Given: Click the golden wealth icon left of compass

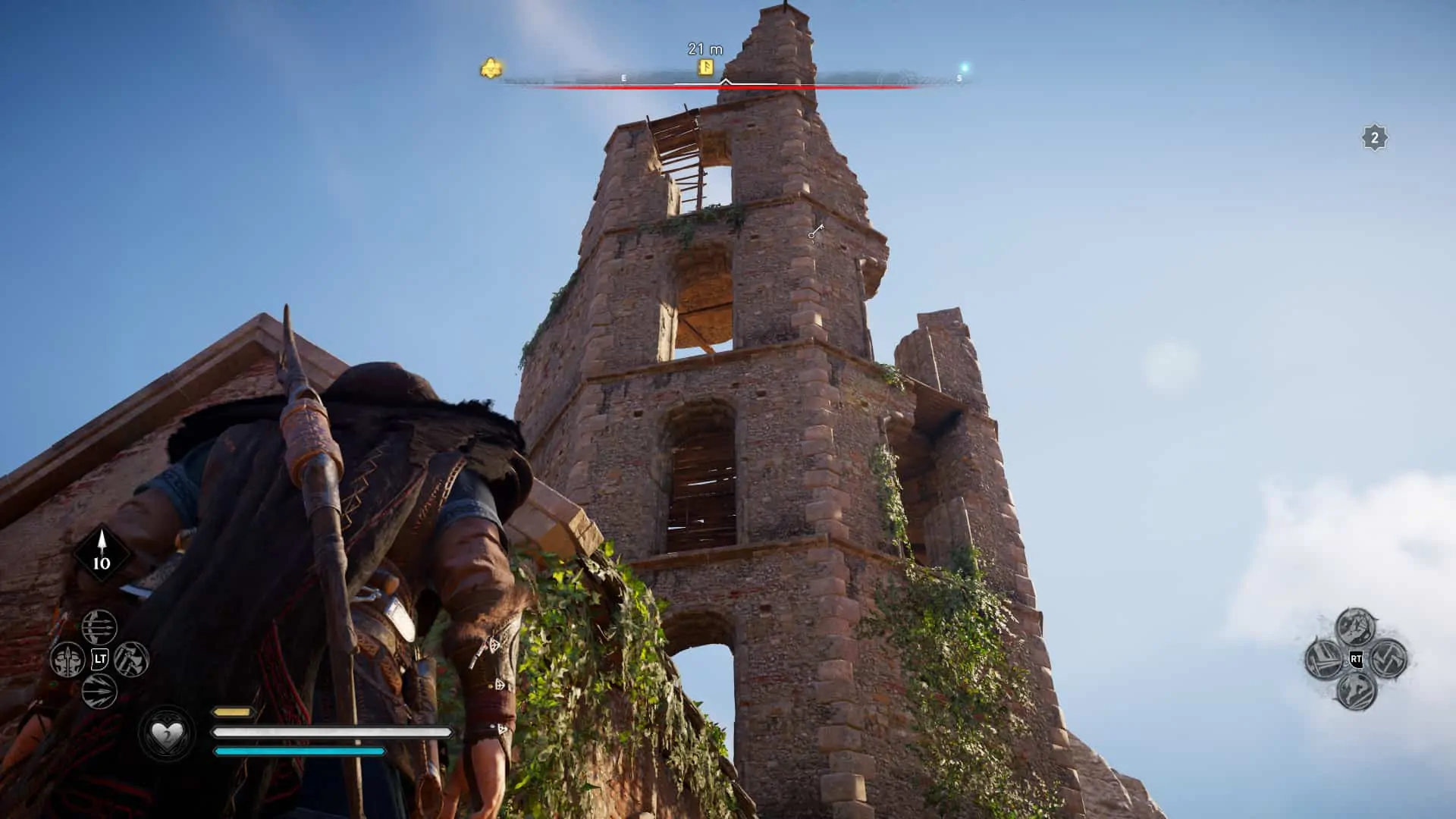Looking at the screenshot, I should 491,67.
